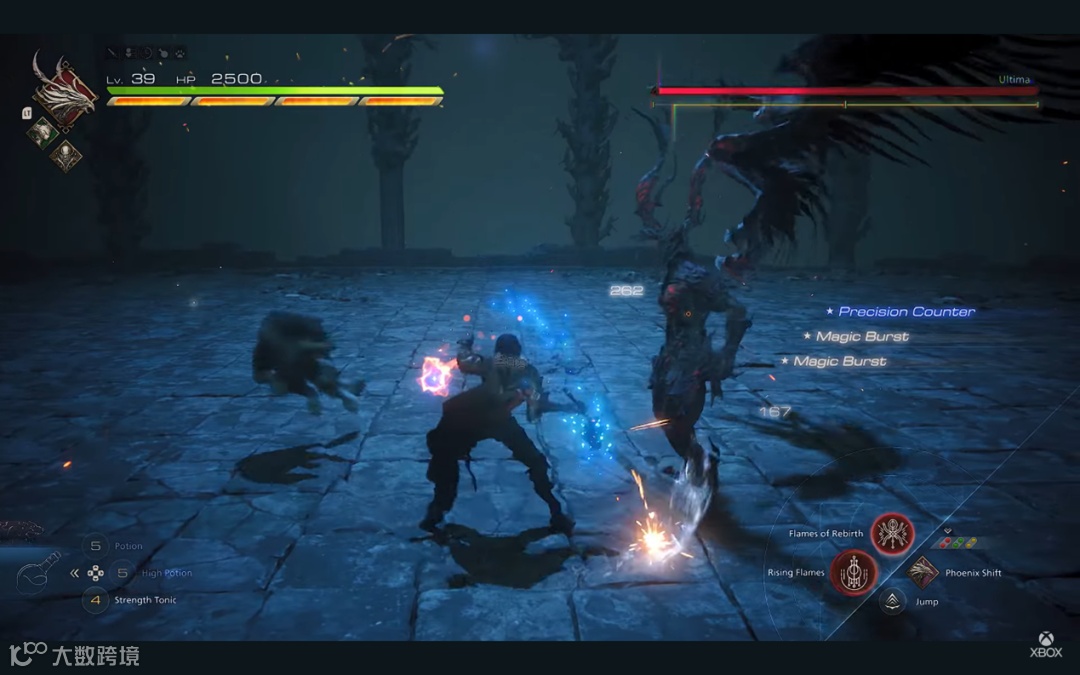Click the paw print status icon
Viewport: 1080px width, 675px height.
point(179,53)
